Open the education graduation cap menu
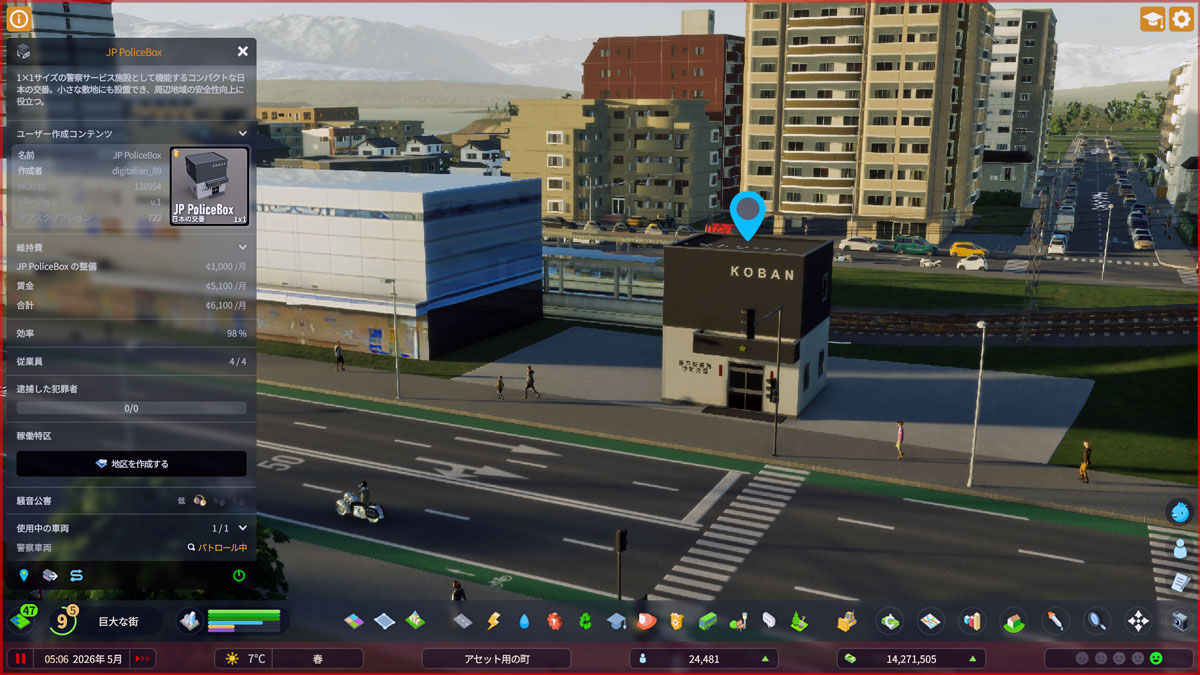 (616, 621)
